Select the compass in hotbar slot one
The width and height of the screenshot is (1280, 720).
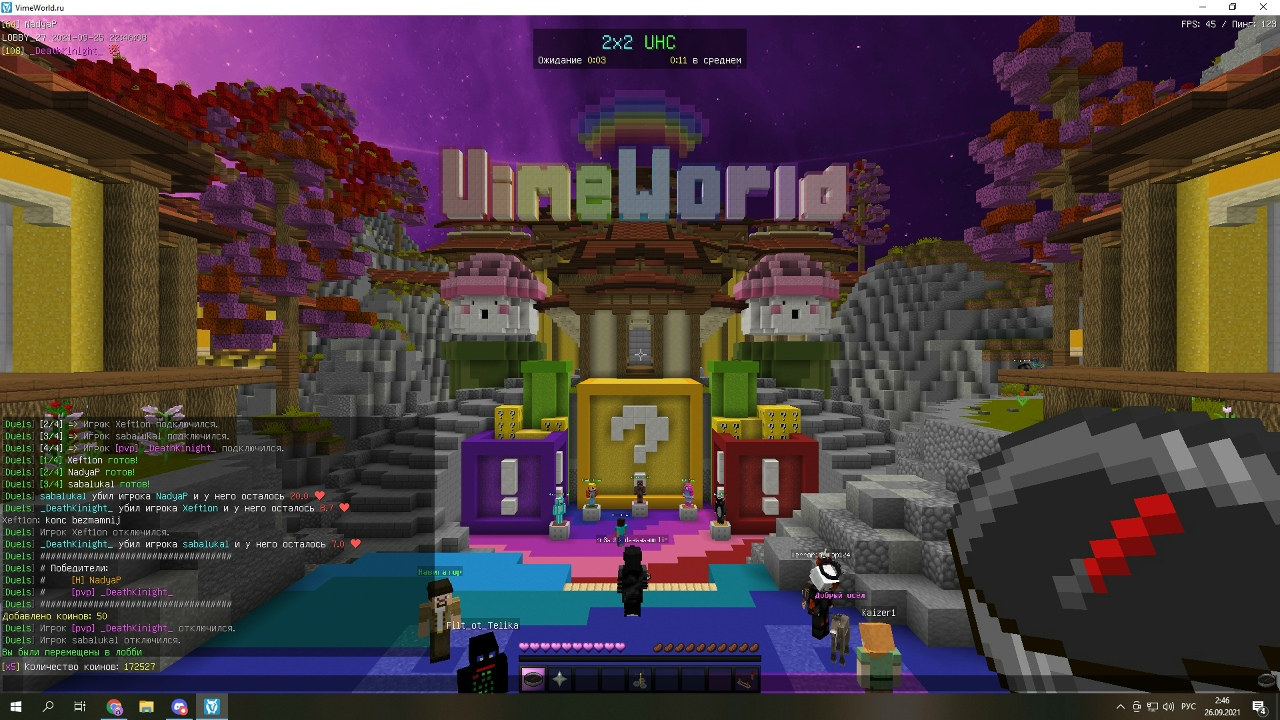tap(532, 680)
